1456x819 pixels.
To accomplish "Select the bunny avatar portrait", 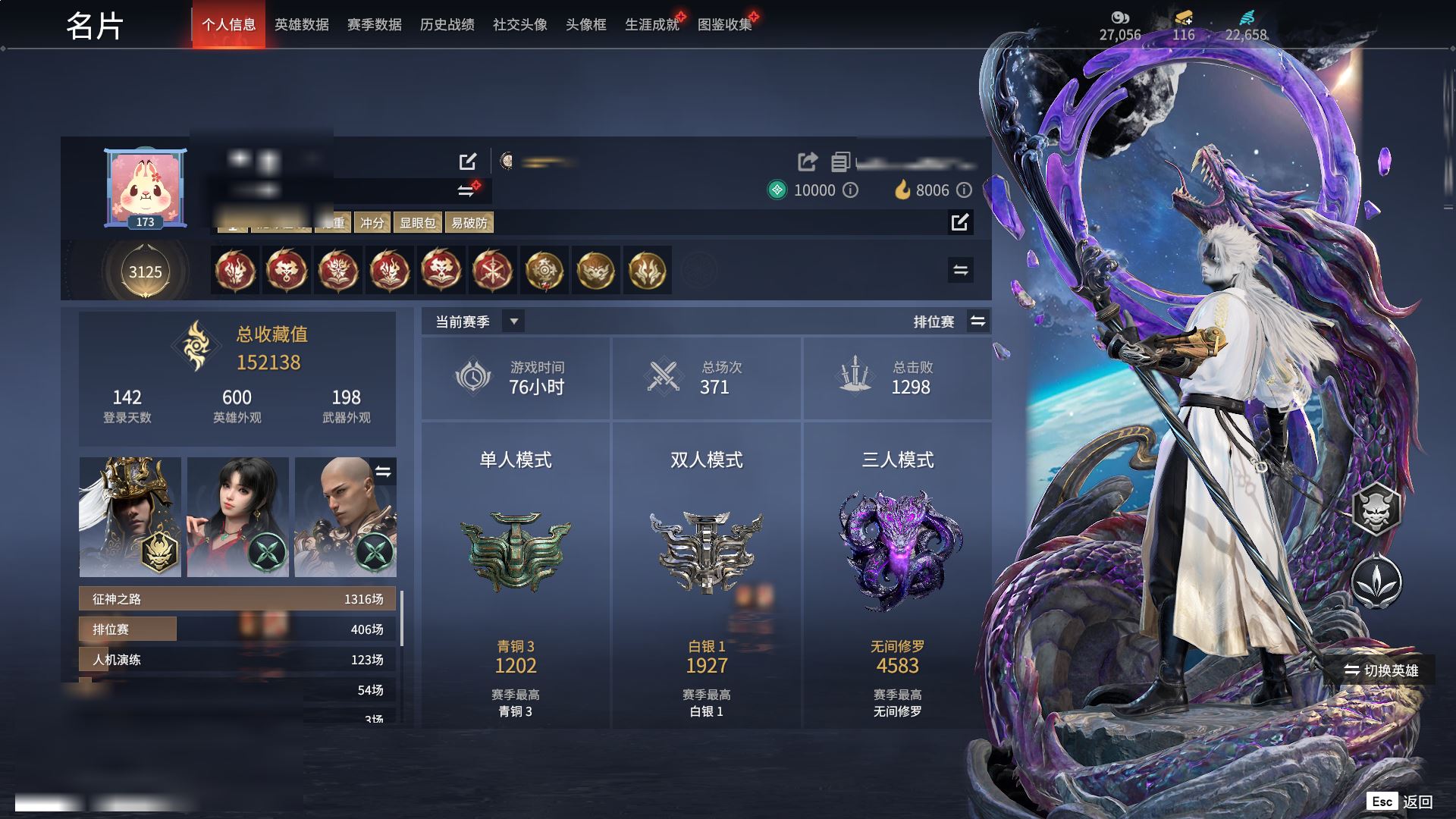I will (145, 187).
